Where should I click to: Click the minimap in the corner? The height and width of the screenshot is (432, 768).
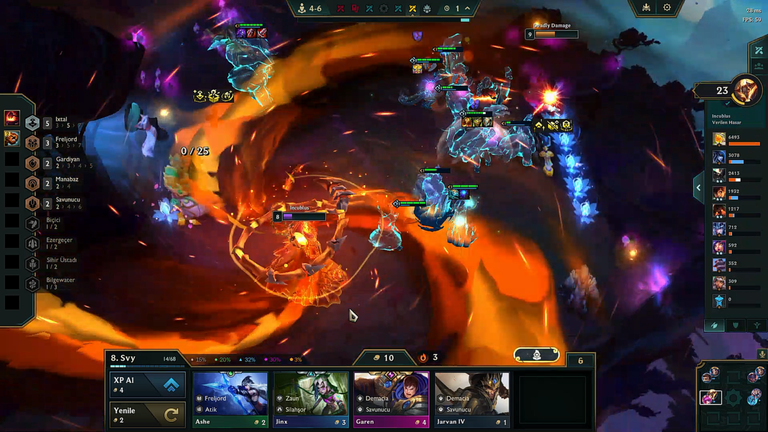point(732,394)
